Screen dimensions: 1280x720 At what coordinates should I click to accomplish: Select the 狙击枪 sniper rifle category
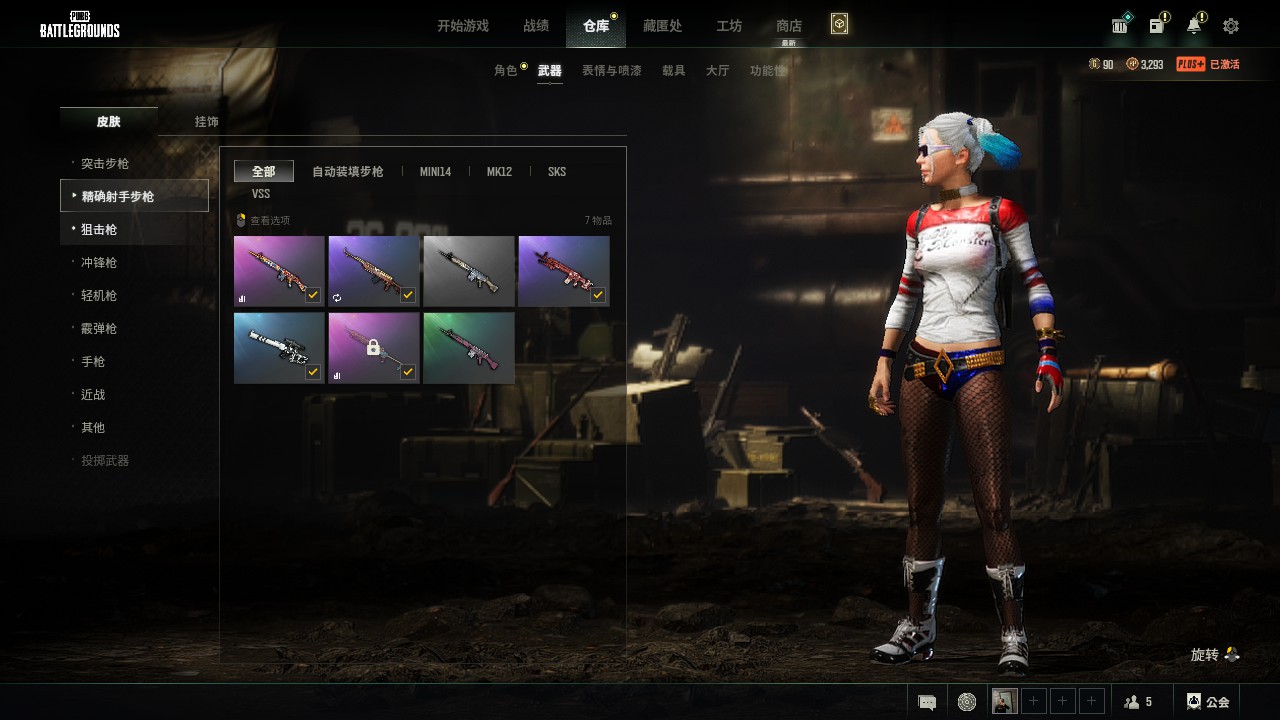click(x=99, y=230)
